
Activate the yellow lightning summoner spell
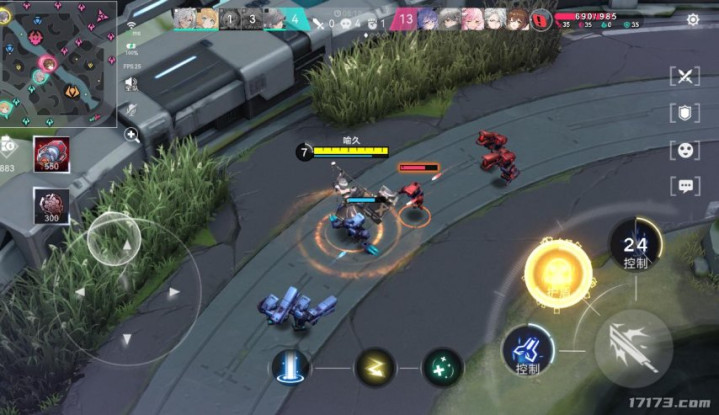click(x=375, y=367)
